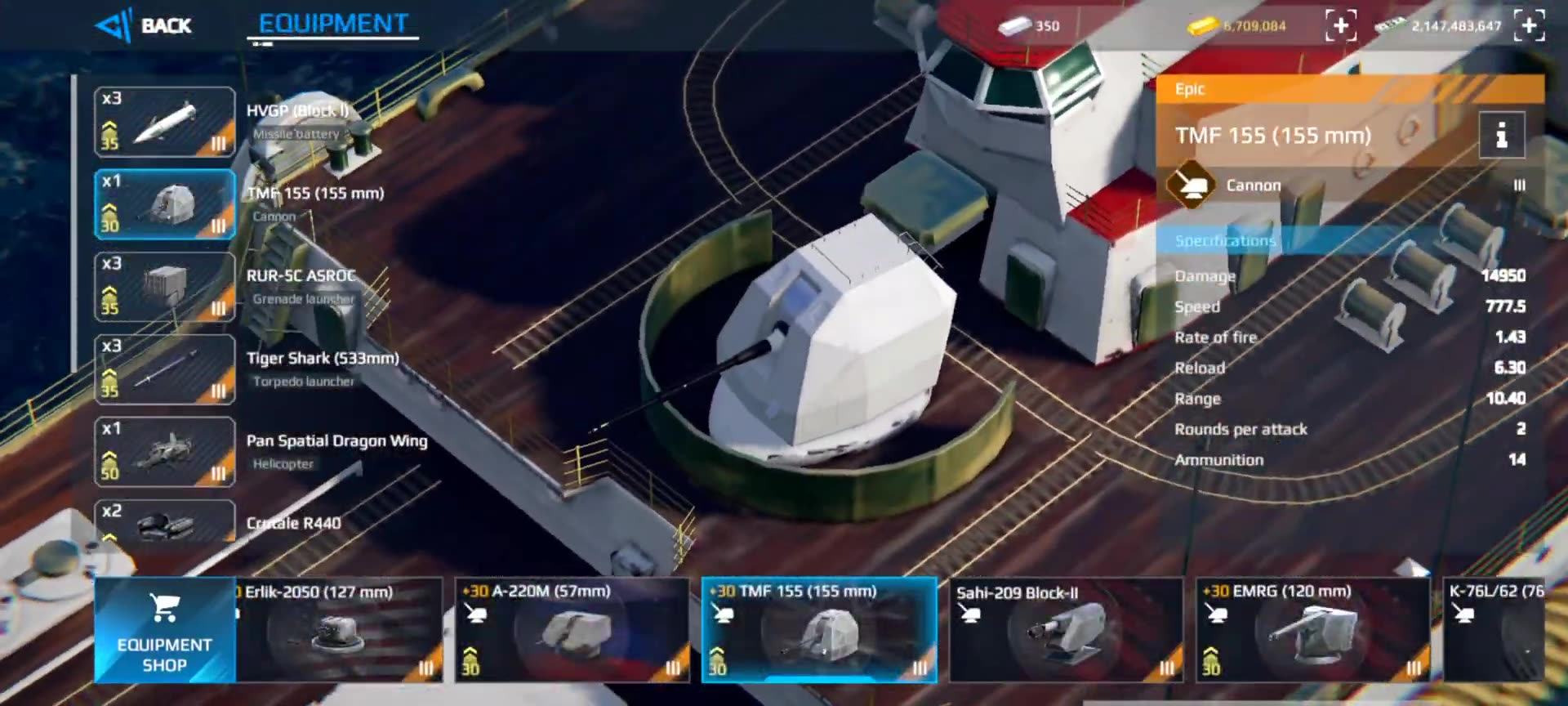Choose the A-220M (57mm) cannon card
This screenshot has width=1568, height=706.
(x=572, y=630)
